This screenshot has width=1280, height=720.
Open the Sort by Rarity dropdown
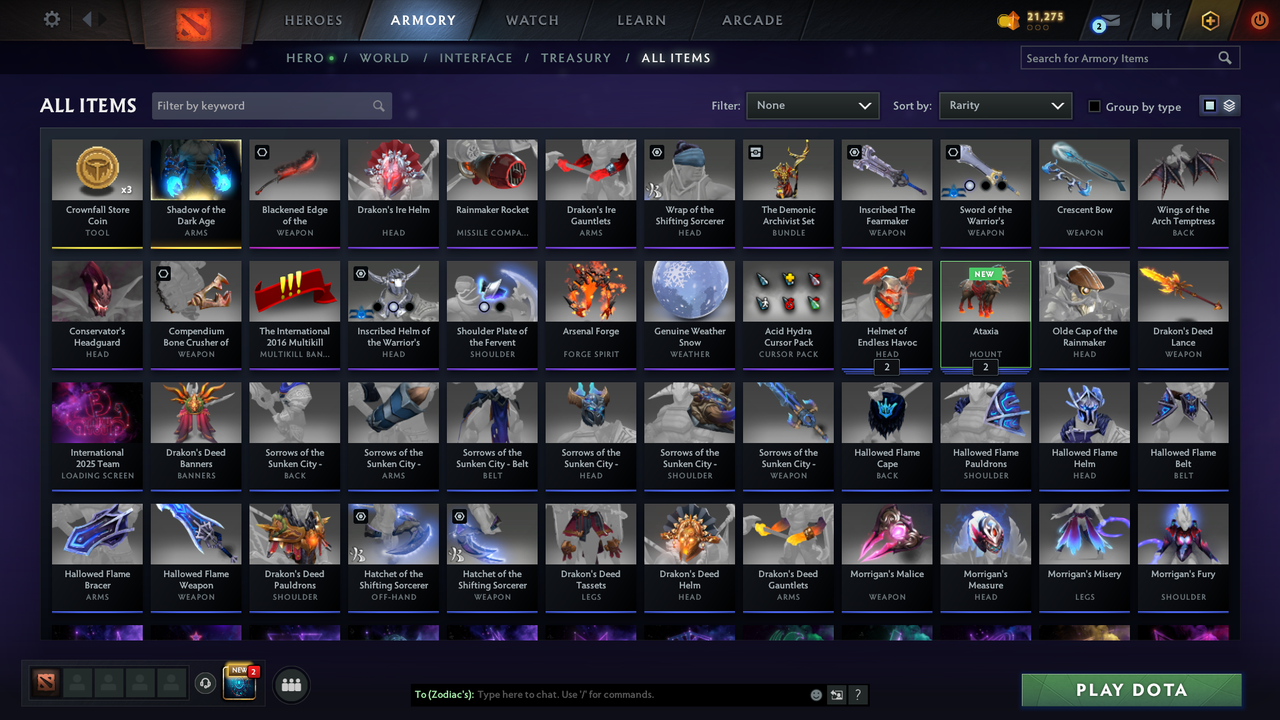click(1005, 104)
